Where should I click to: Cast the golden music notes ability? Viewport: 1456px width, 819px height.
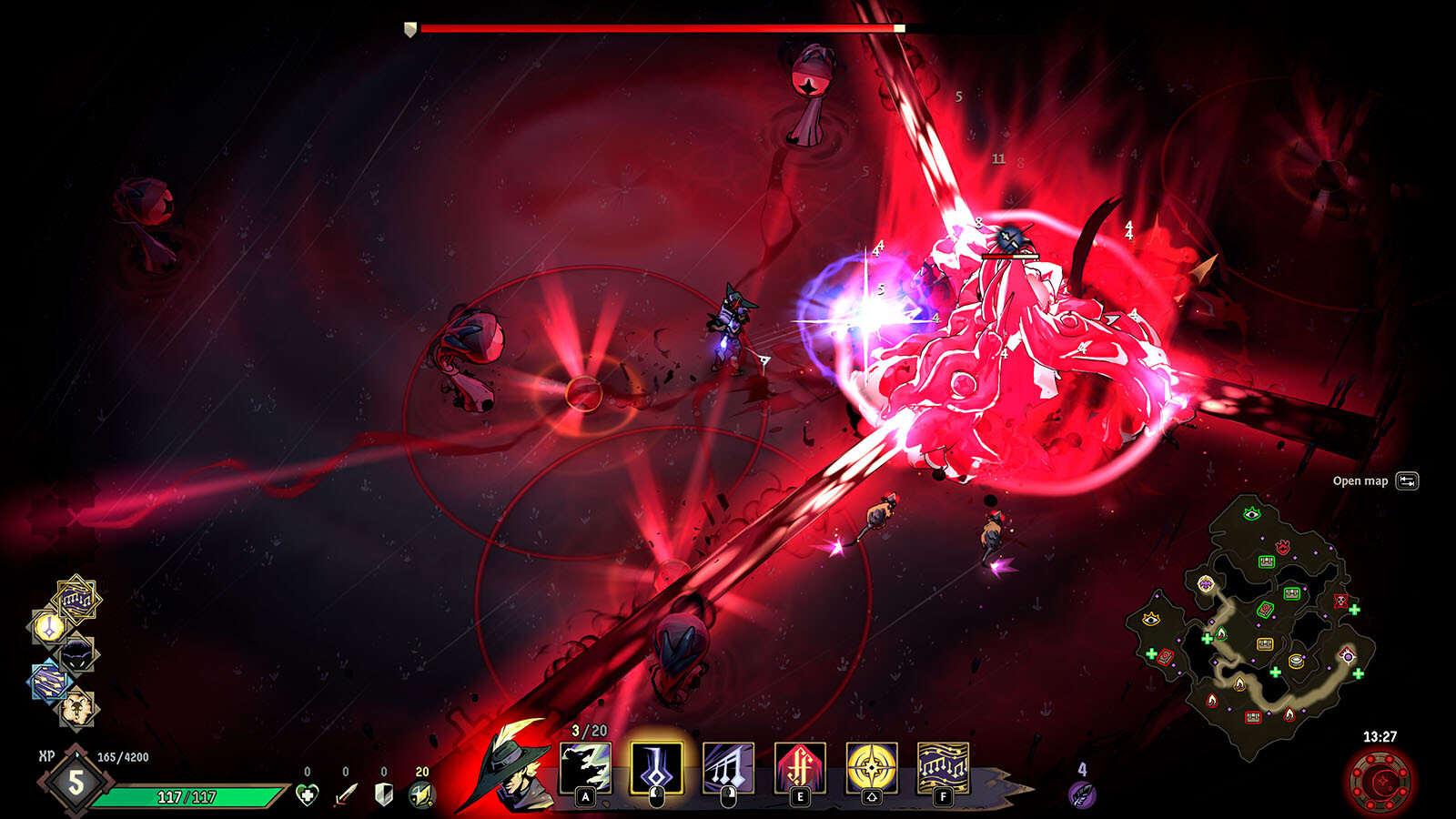click(x=943, y=768)
